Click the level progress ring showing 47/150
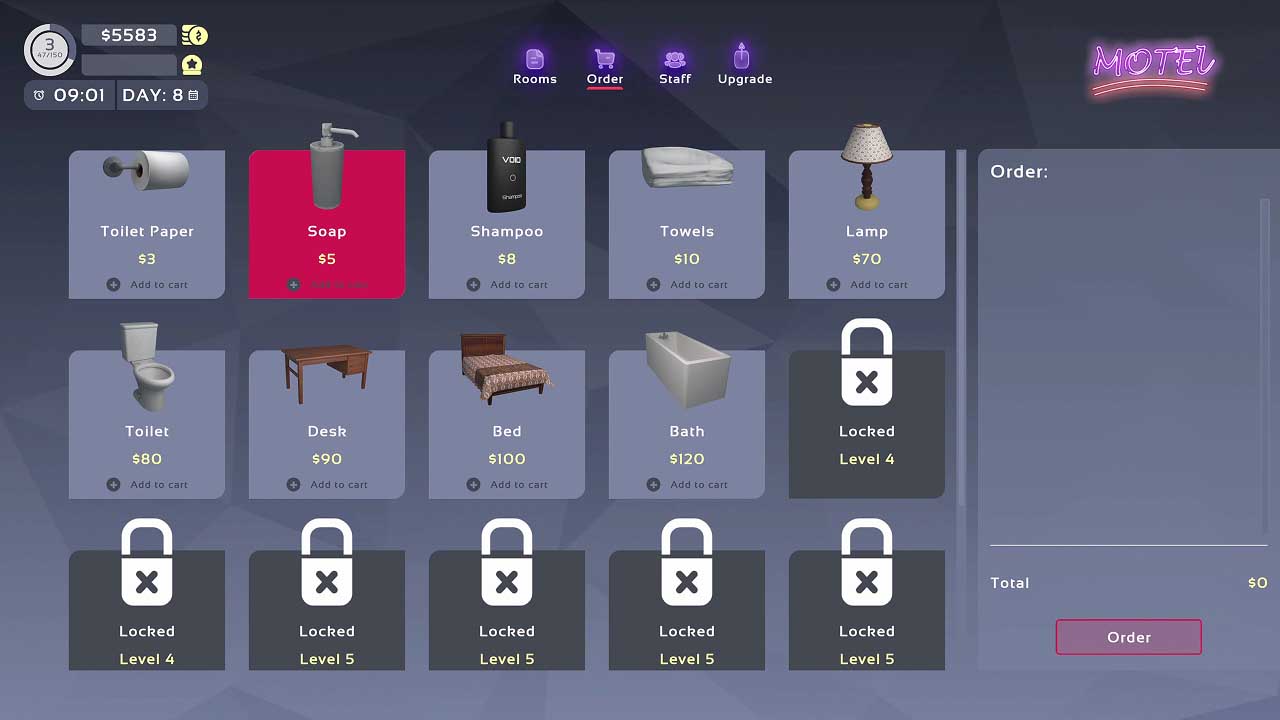The height and width of the screenshot is (720, 1280). (x=48, y=49)
